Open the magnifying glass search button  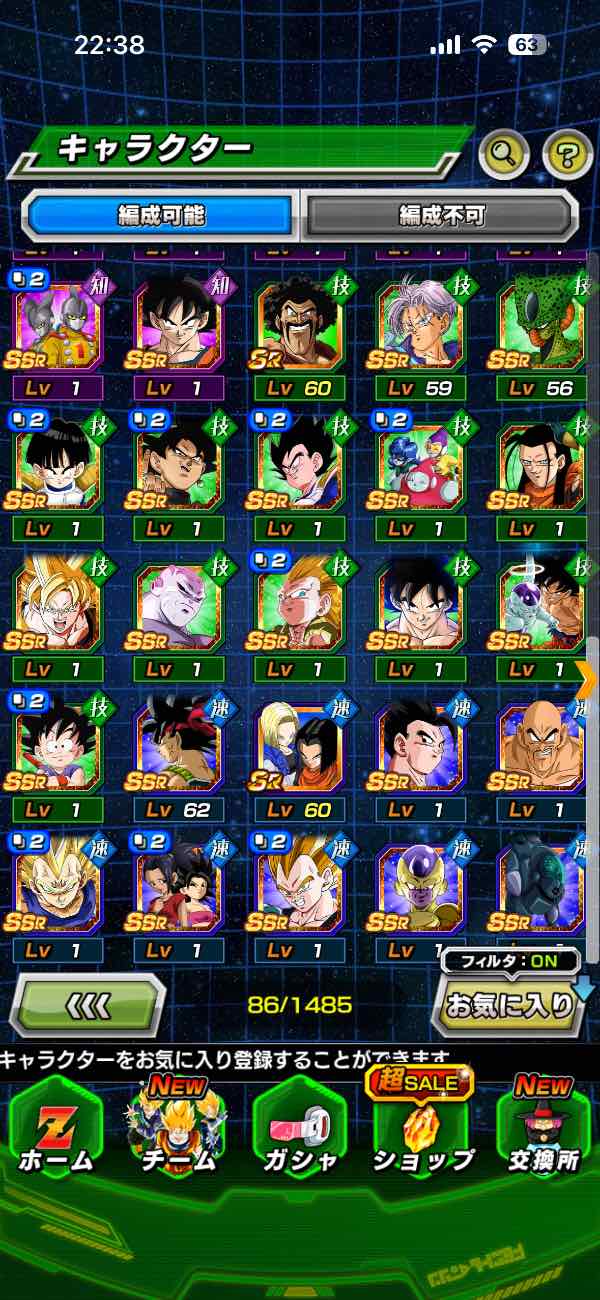pyautogui.click(x=504, y=153)
